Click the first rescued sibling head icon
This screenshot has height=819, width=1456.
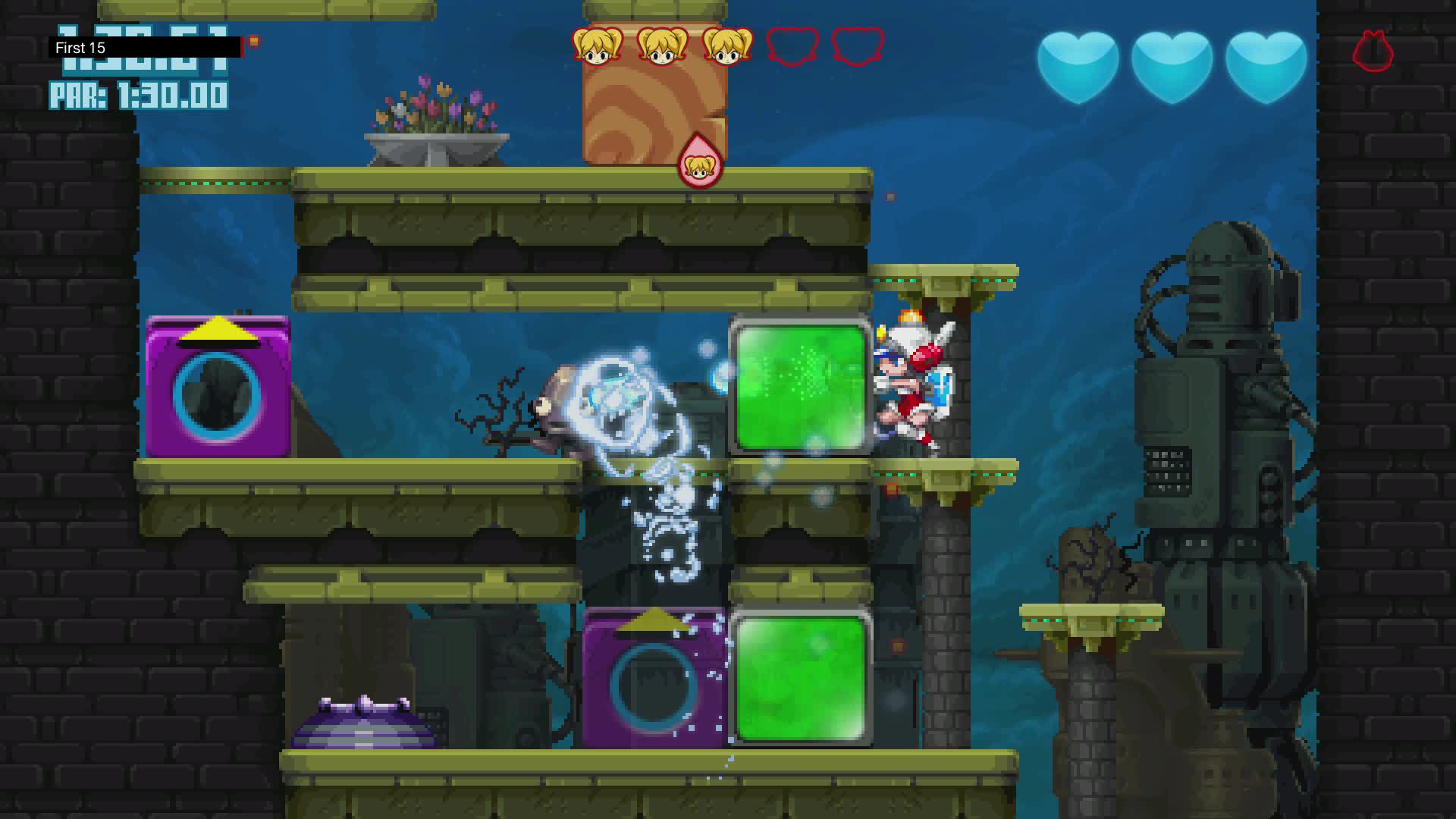[598, 47]
